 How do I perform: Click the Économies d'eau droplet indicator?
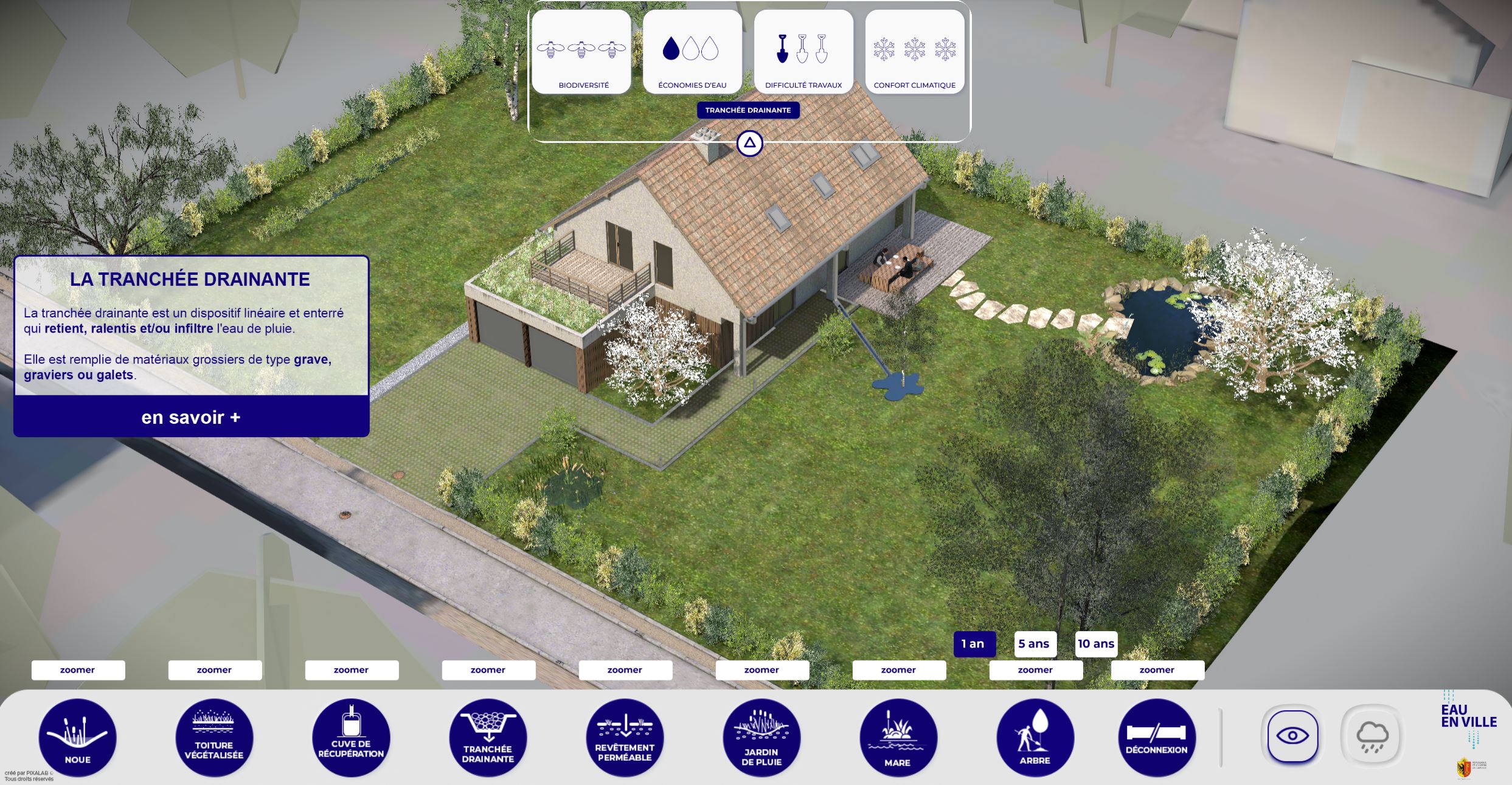click(x=693, y=52)
